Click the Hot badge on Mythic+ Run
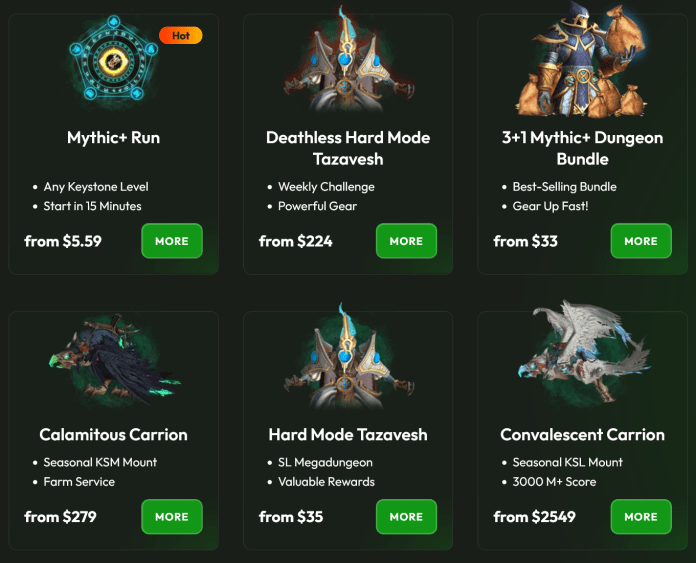The width and height of the screenshot is (696, 563). 181,36
